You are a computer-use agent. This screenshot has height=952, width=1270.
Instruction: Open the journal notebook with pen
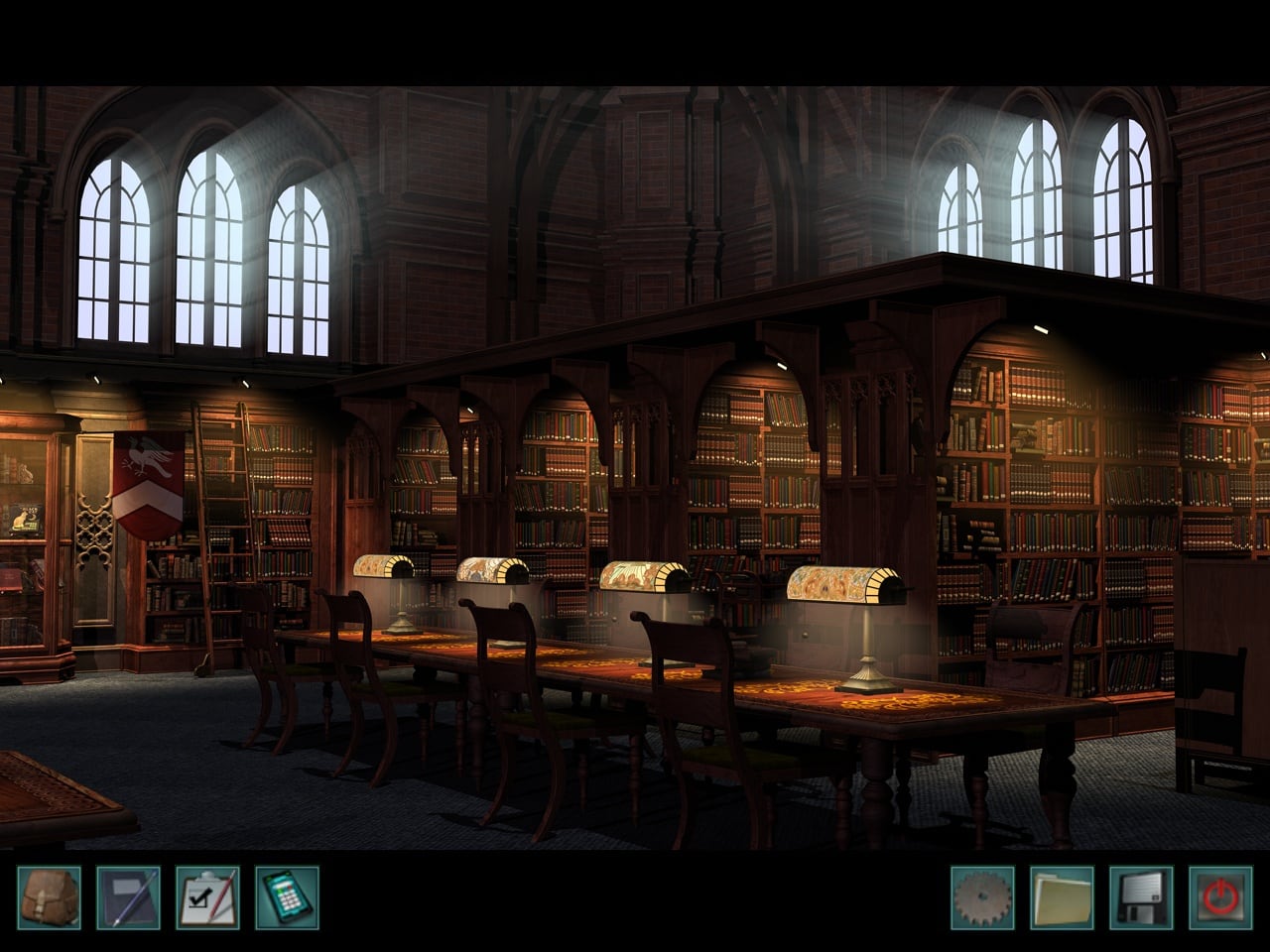pos(128,898)
